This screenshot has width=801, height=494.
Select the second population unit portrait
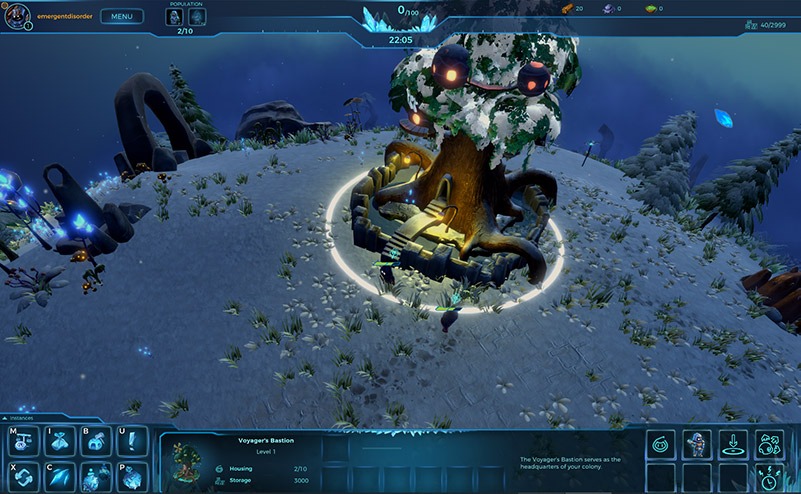click(x=197, y=17)
